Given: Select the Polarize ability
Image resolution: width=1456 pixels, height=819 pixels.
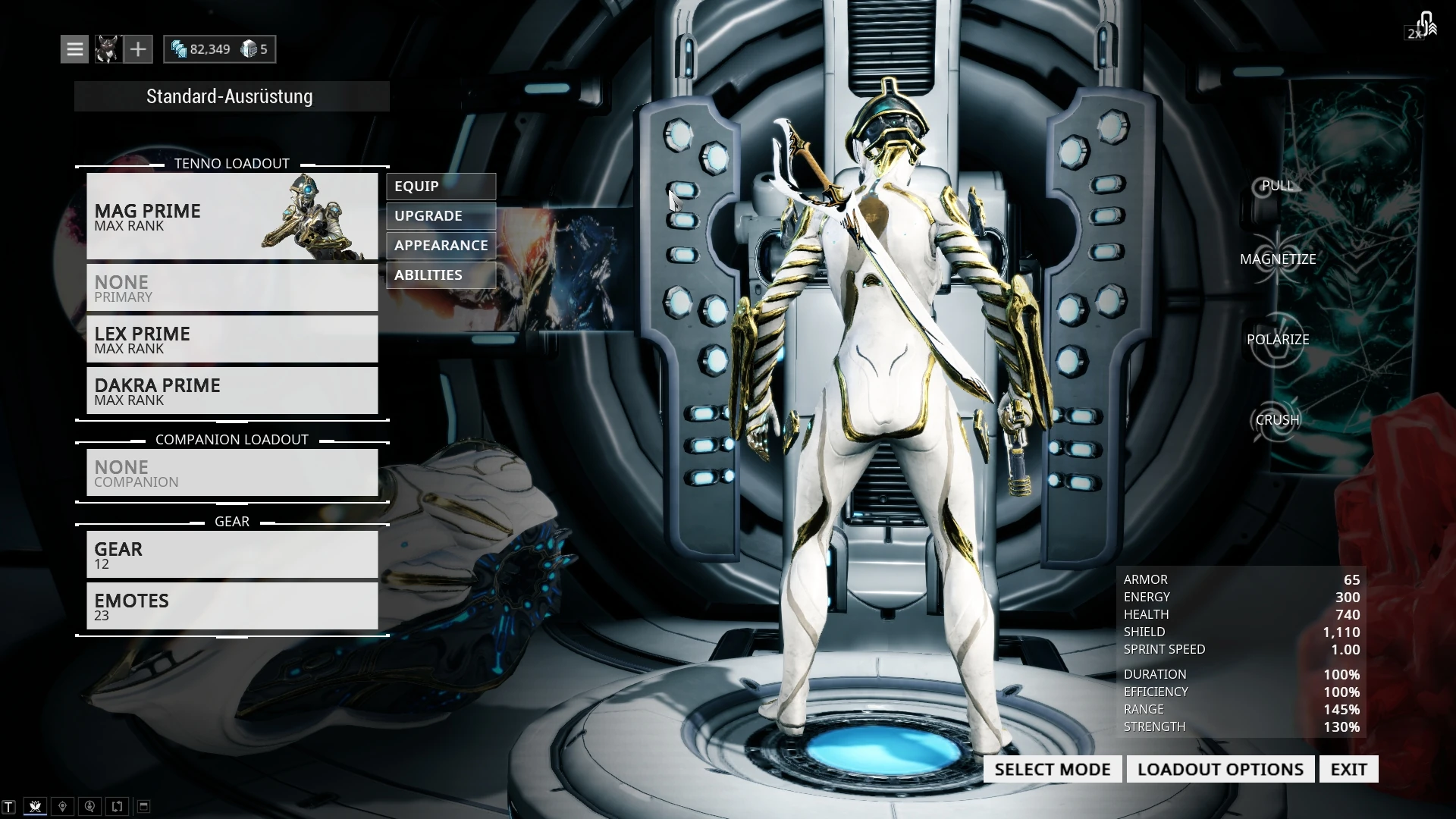Looking at the screenshot, I should click(x=1278, y=340).
